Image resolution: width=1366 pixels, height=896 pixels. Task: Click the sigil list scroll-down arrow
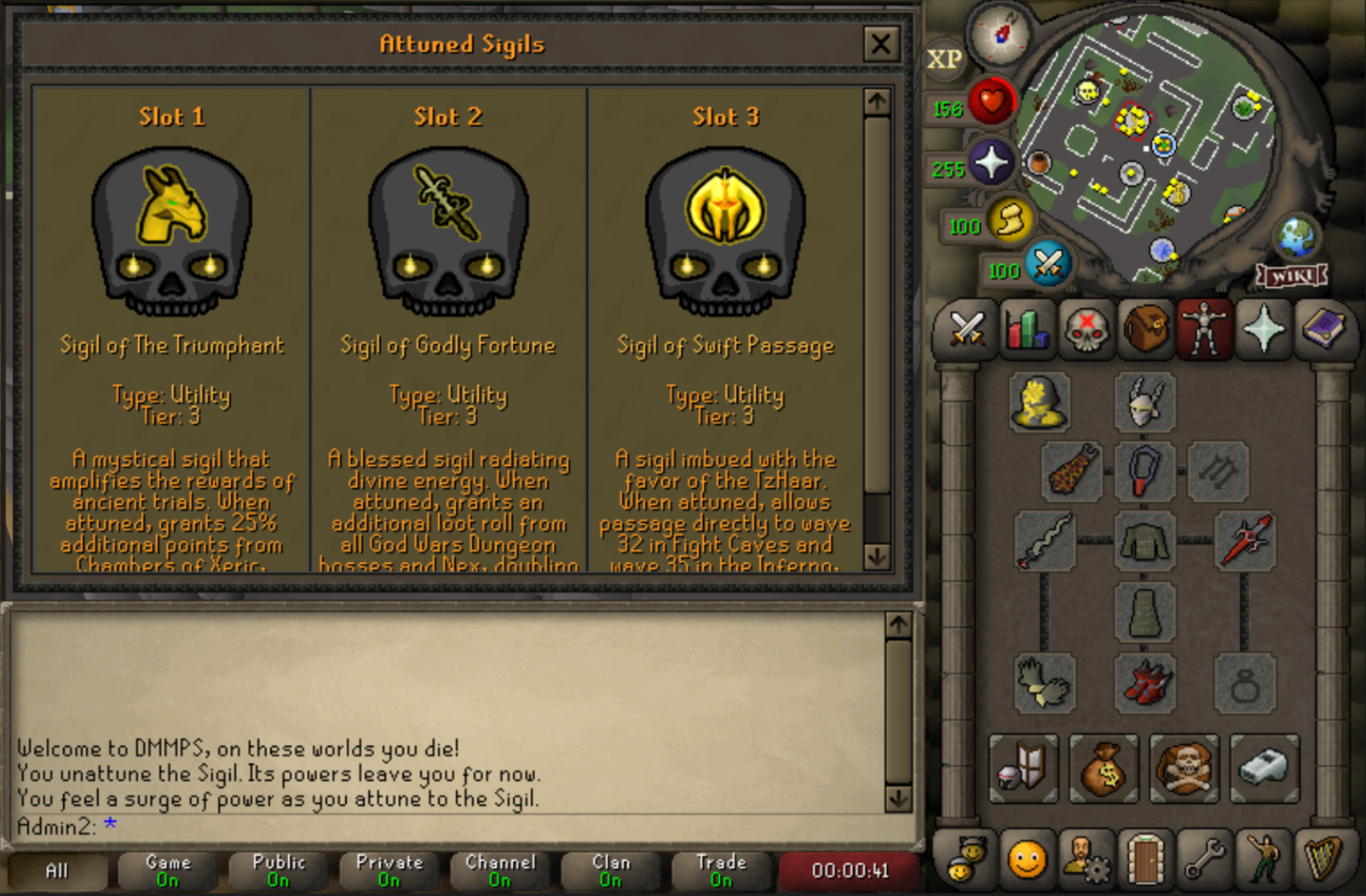877,556
